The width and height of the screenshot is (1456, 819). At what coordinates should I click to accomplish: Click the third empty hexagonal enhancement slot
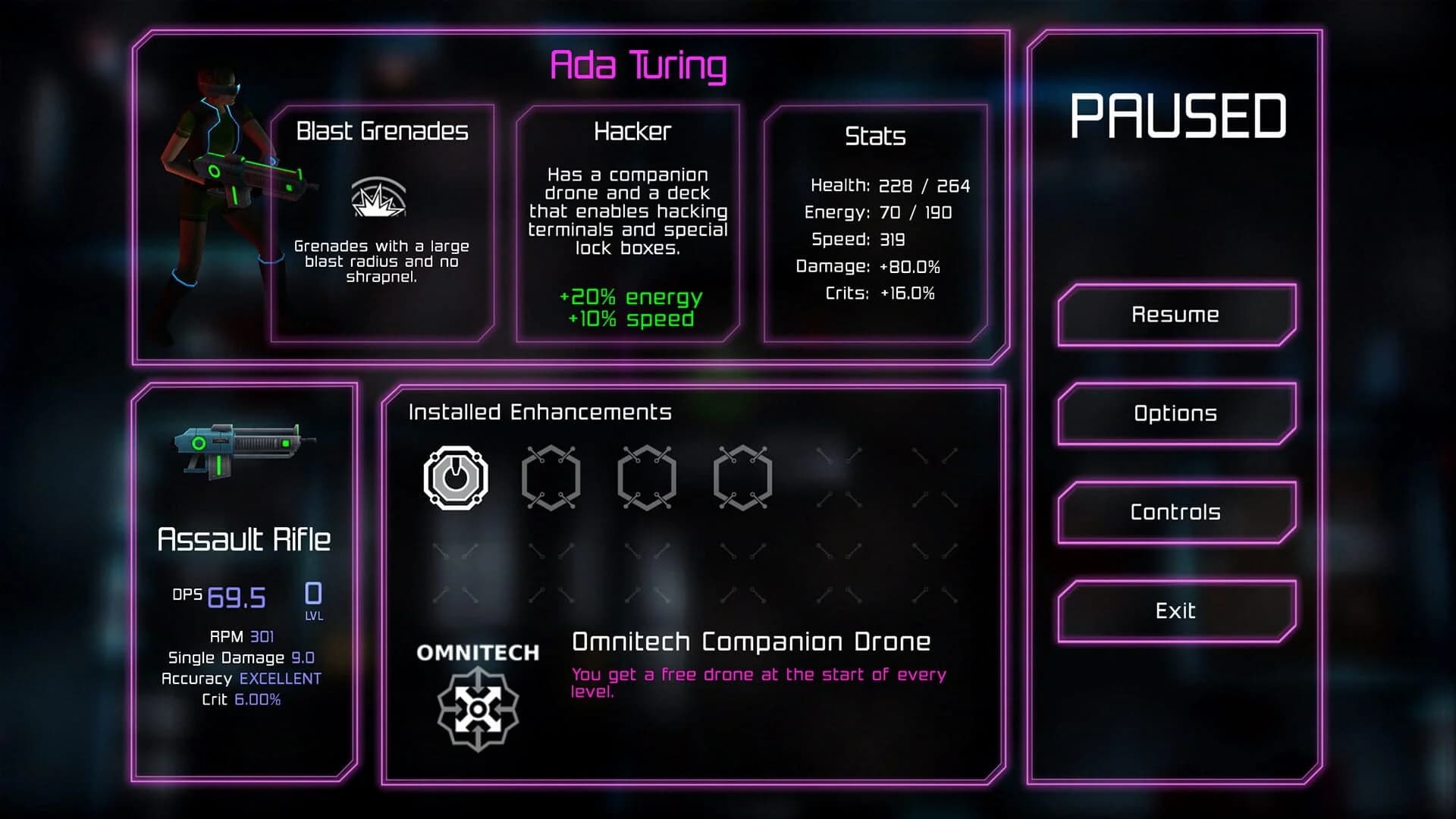click(x=647, y=477)
